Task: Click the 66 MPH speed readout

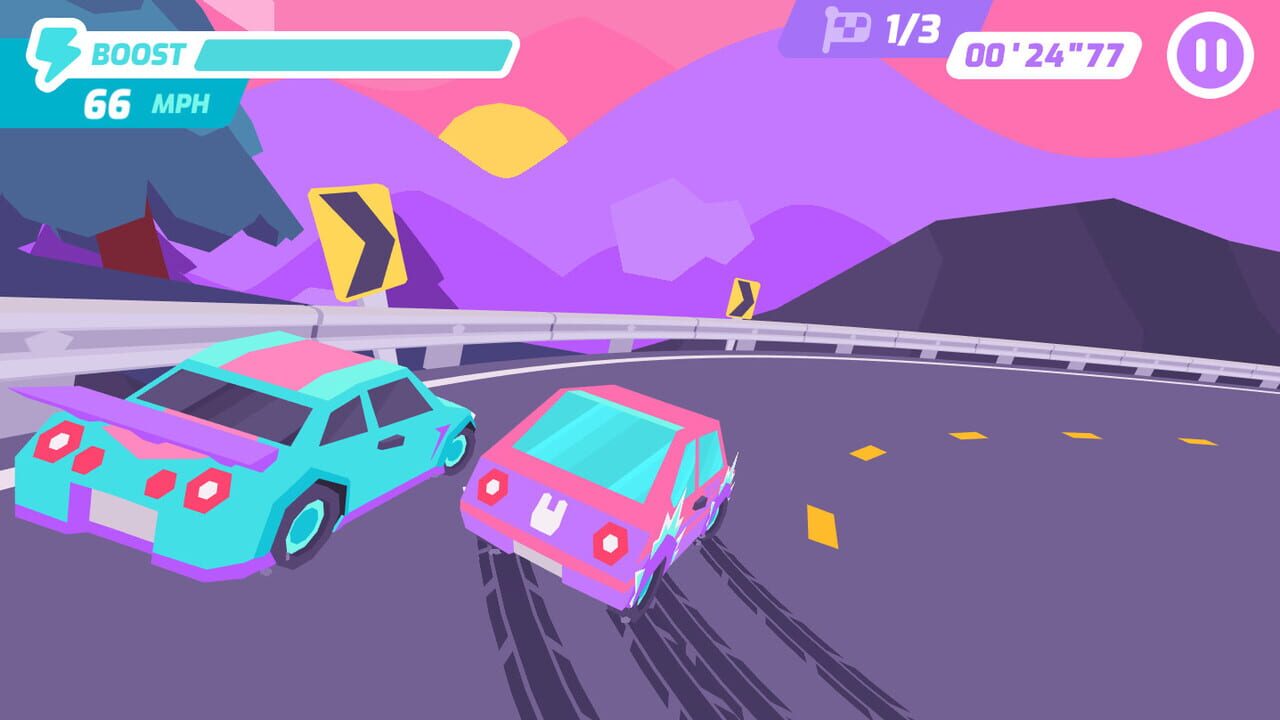Action: pyautogui.click(x=142, y=100)
